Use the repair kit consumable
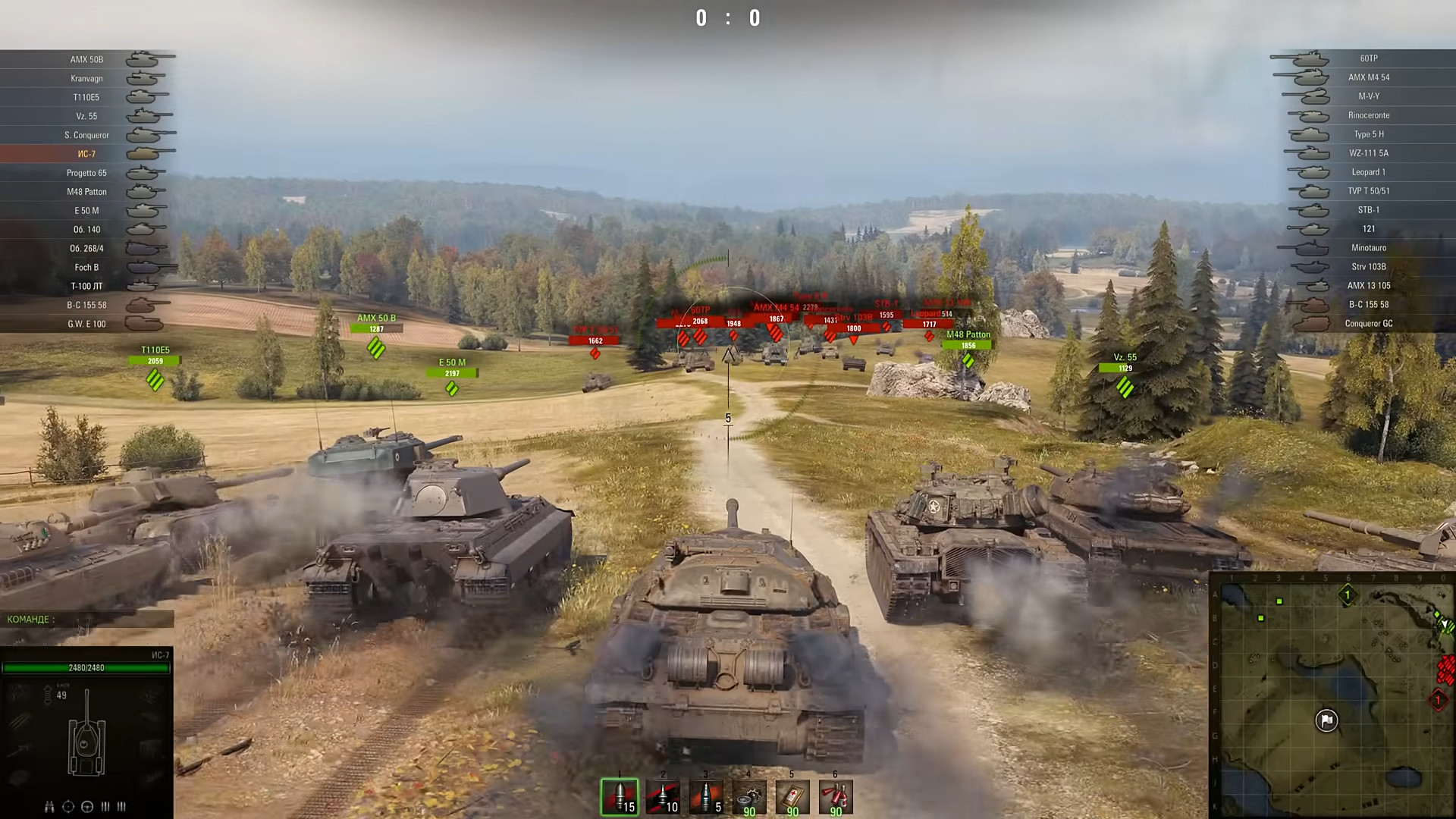 click(x=749, y=797)
